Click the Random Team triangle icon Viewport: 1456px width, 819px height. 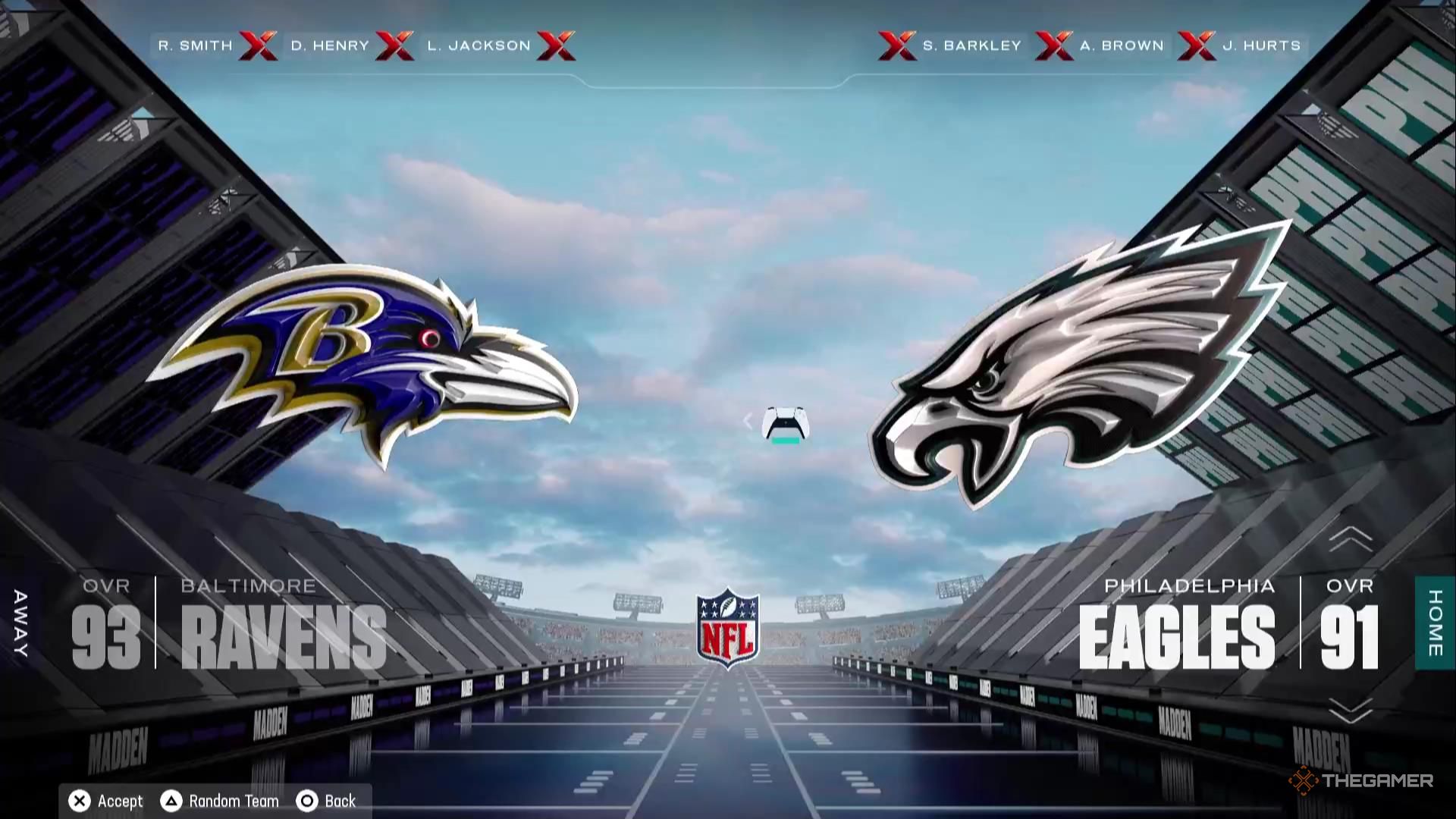click(x=170, y=800)
